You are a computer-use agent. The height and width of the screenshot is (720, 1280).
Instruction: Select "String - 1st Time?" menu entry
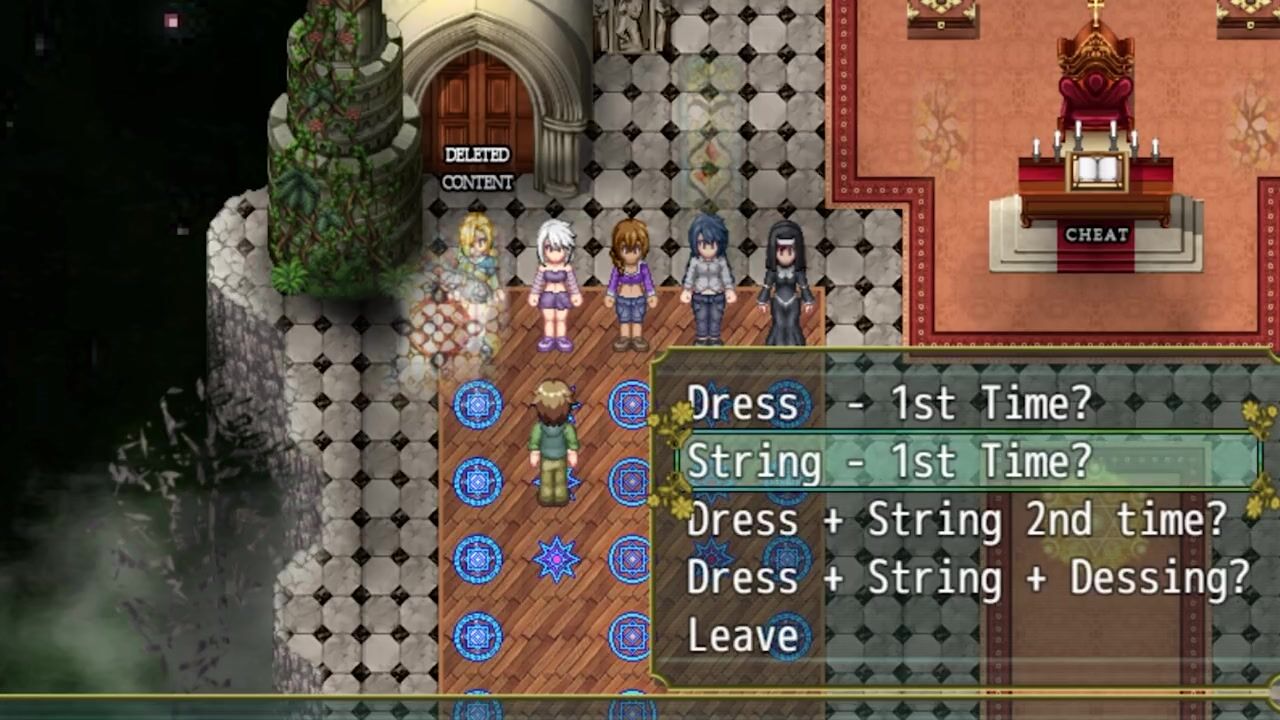click(x=889, y=462)
